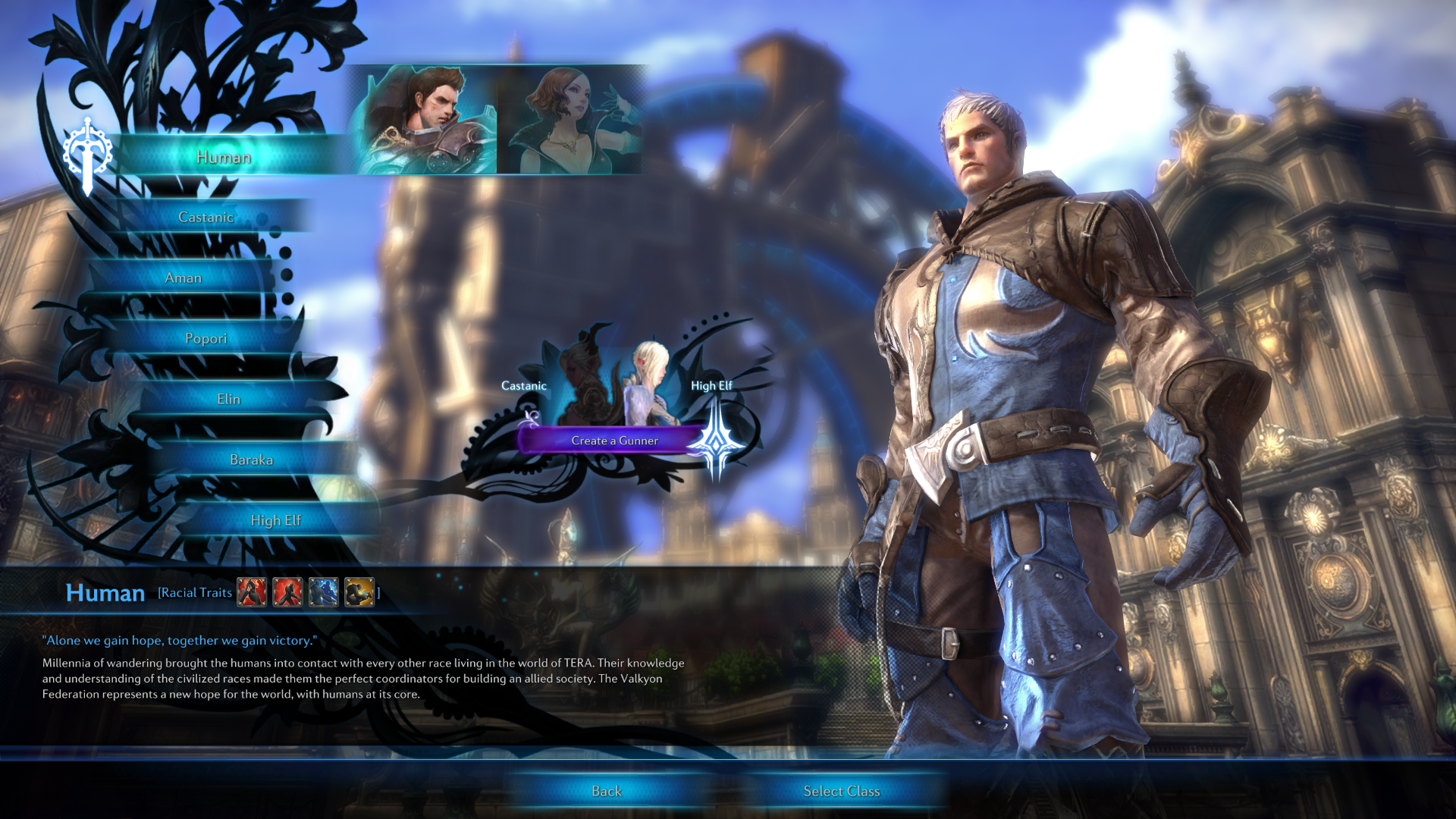Click the gold racial trait icon

[359, 592]
